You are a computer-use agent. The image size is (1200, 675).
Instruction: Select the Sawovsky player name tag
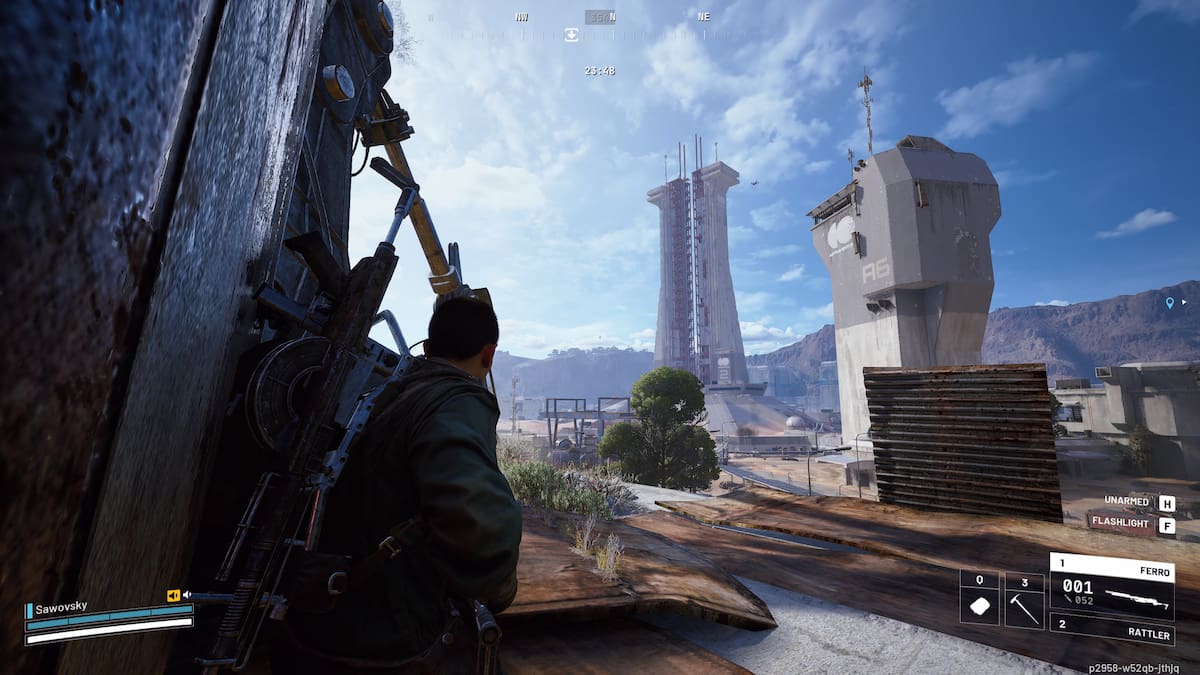click(x=59, y=609)
